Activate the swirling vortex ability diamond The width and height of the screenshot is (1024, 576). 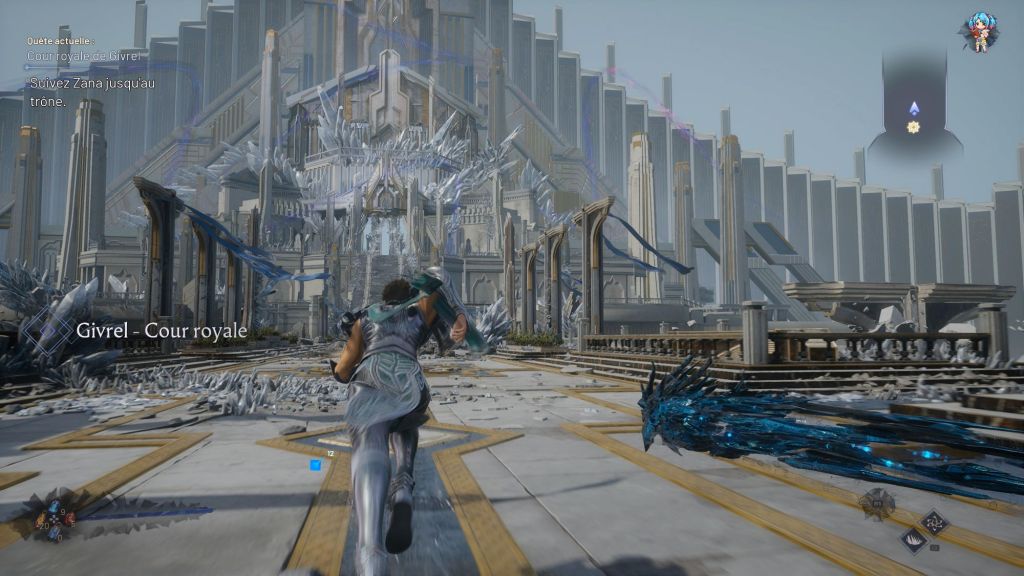pos(934,522)
